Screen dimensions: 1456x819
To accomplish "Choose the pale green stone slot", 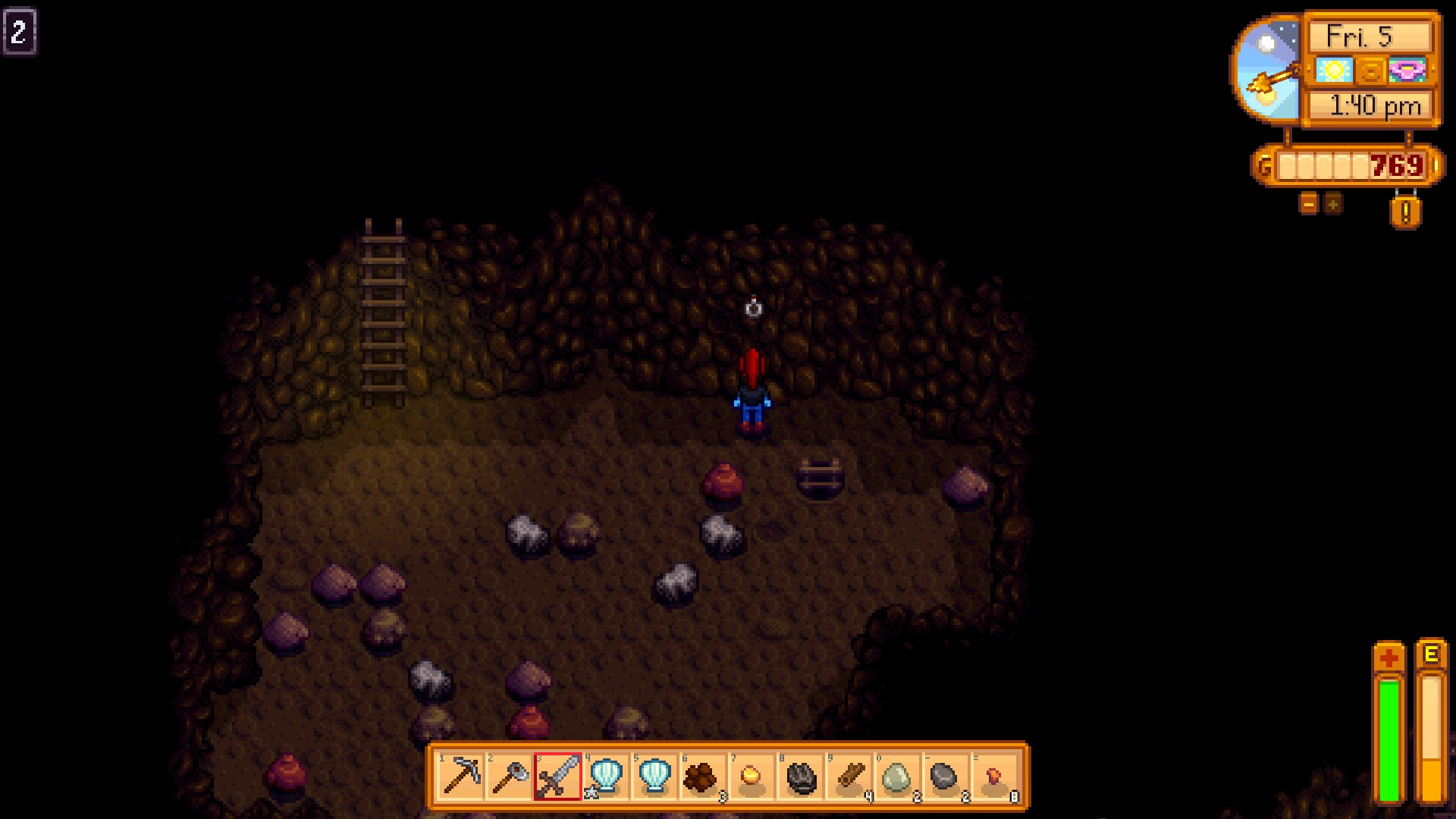I will 897,777.
